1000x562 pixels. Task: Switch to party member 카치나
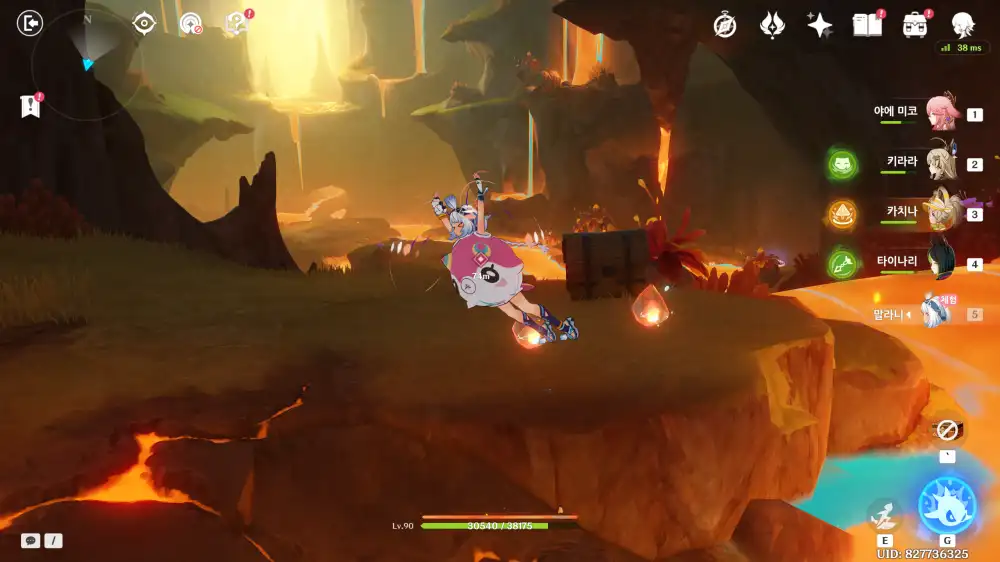pos(941,212)
